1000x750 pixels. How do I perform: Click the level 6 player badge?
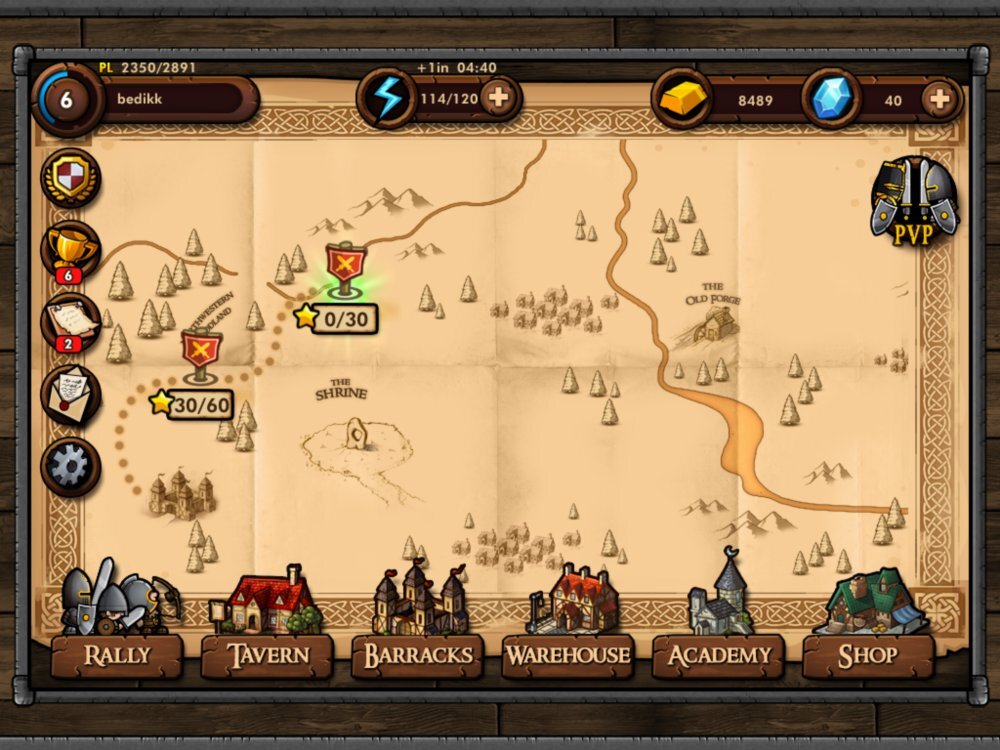pyautogui.click(x=67, y=99)
